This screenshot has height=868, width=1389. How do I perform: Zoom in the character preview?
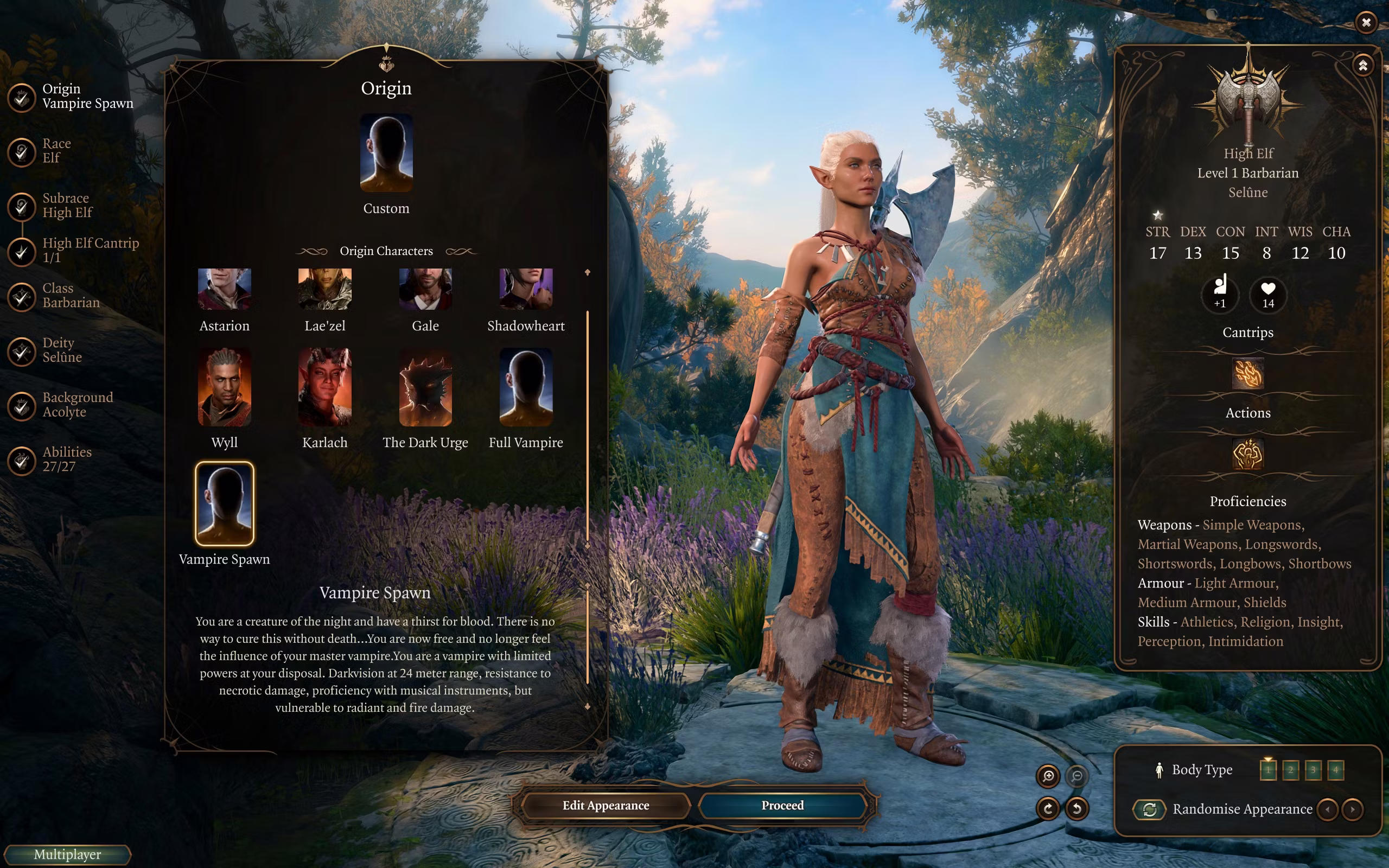(1048, 776)
